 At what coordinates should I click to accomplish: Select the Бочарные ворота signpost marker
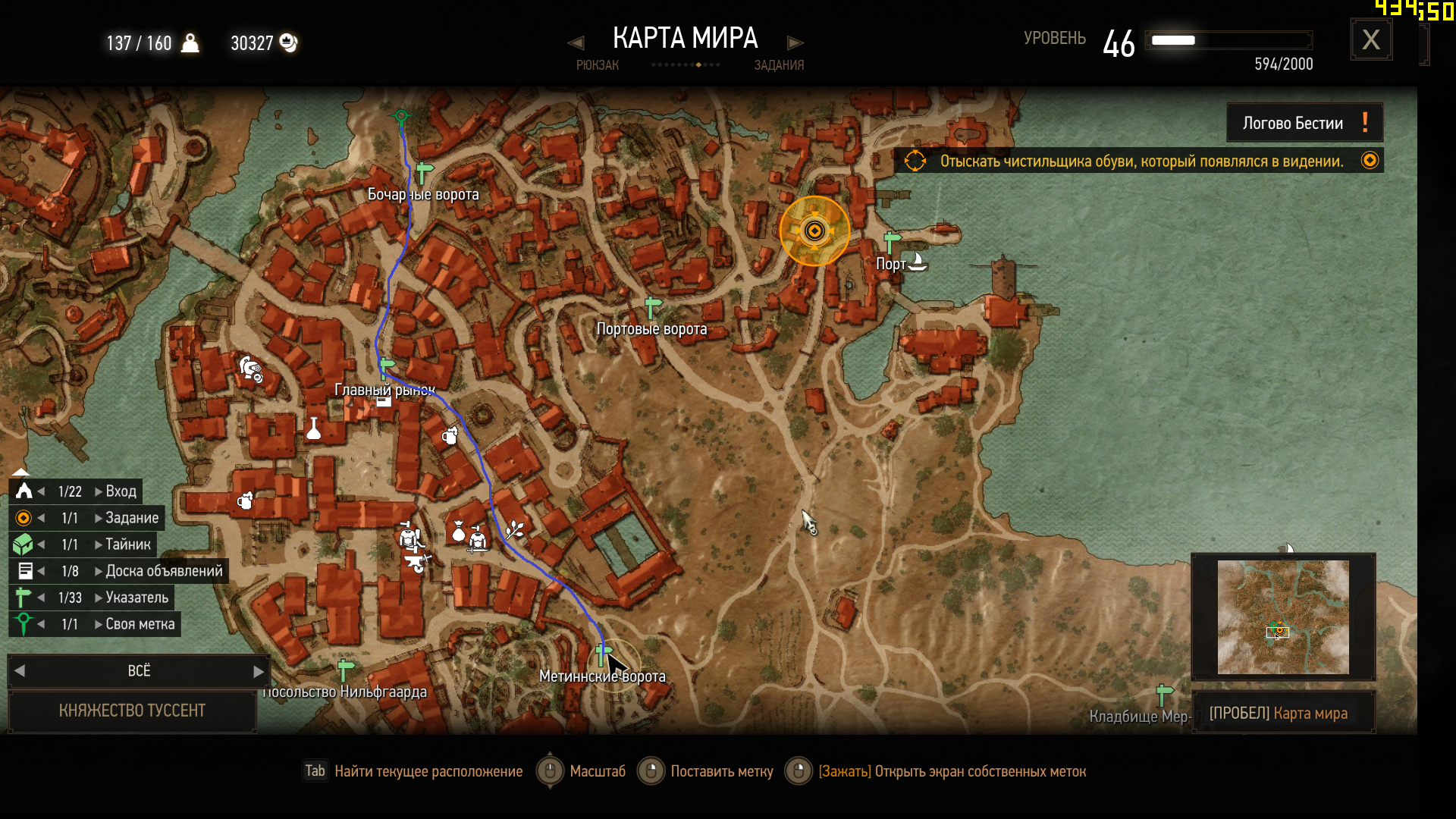point(424,171)
